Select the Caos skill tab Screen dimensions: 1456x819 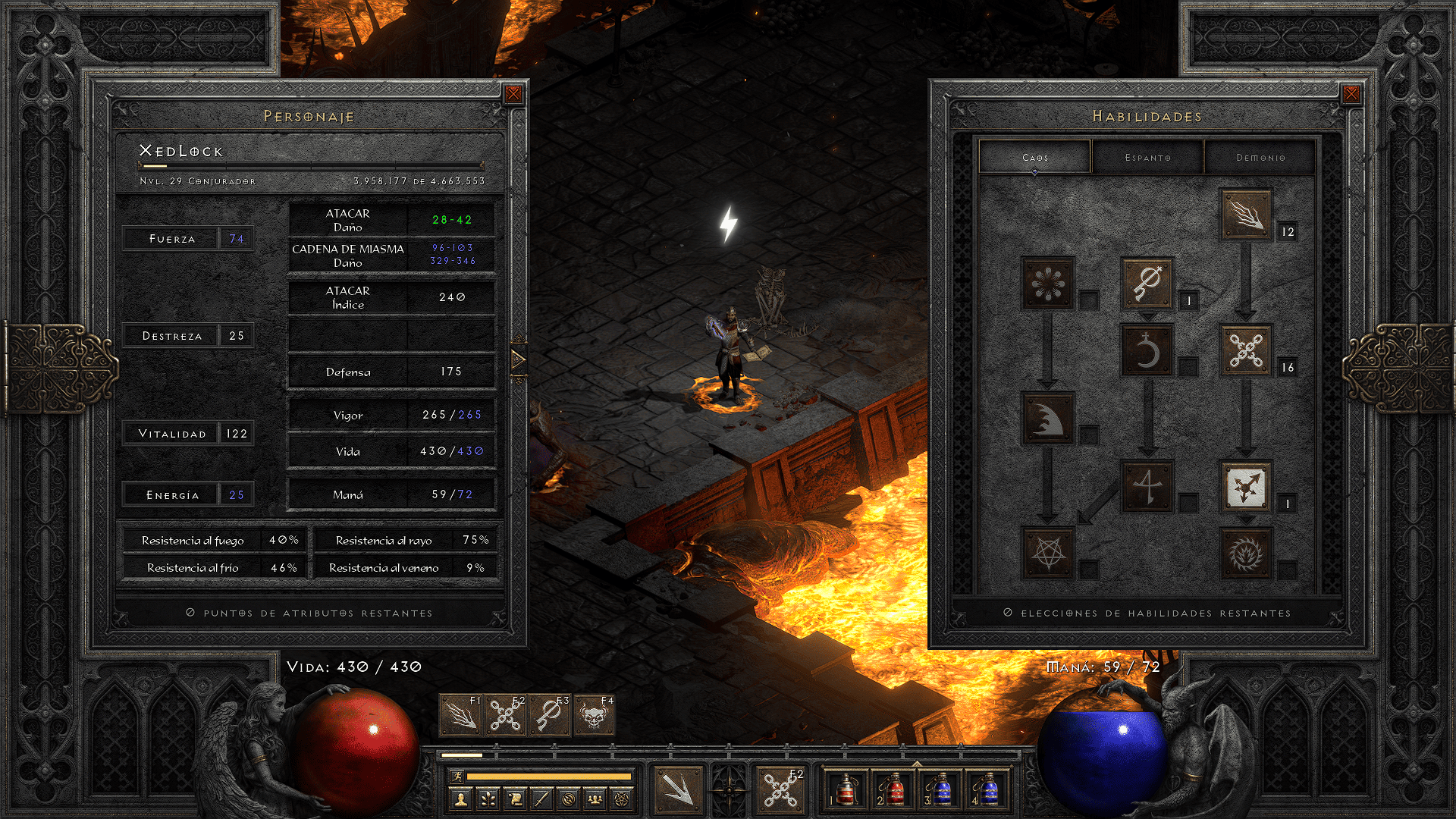pyautogui.click(x=1035, y=158)
